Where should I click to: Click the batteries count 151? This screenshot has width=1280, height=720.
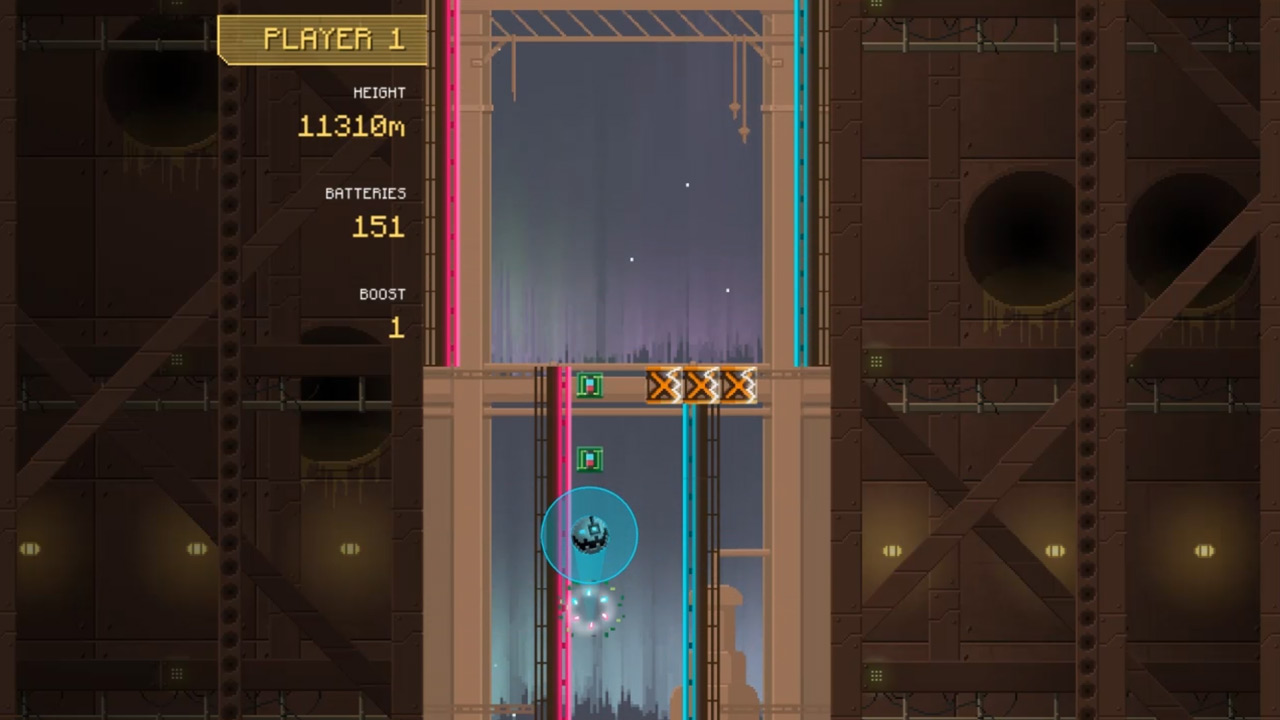378,228
